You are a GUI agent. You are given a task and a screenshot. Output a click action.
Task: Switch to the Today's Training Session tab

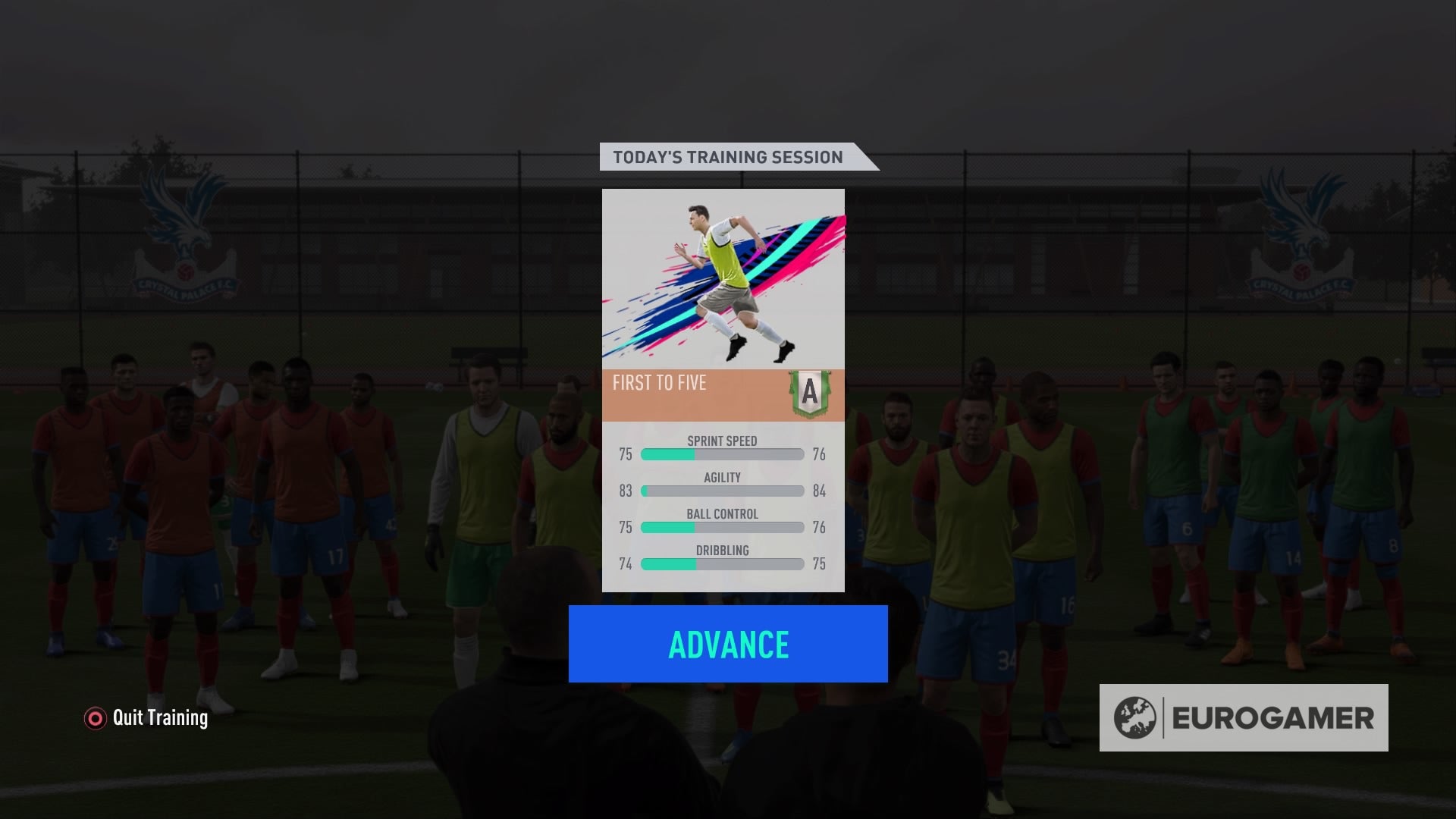click(x=726, y=157)
